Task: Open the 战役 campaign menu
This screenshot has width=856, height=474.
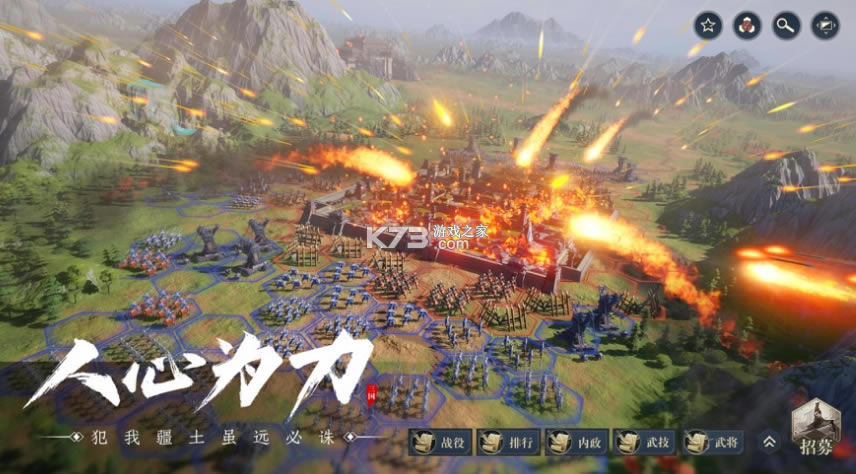Action: 438,442
